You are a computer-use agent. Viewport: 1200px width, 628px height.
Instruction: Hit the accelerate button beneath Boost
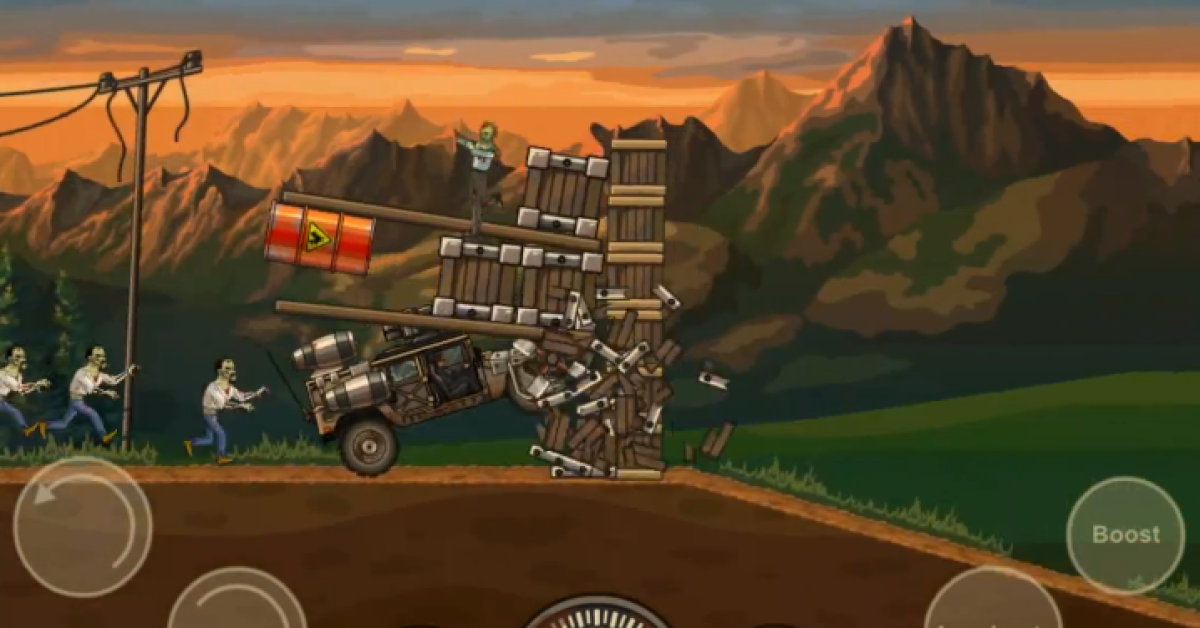tap(993, 605)
